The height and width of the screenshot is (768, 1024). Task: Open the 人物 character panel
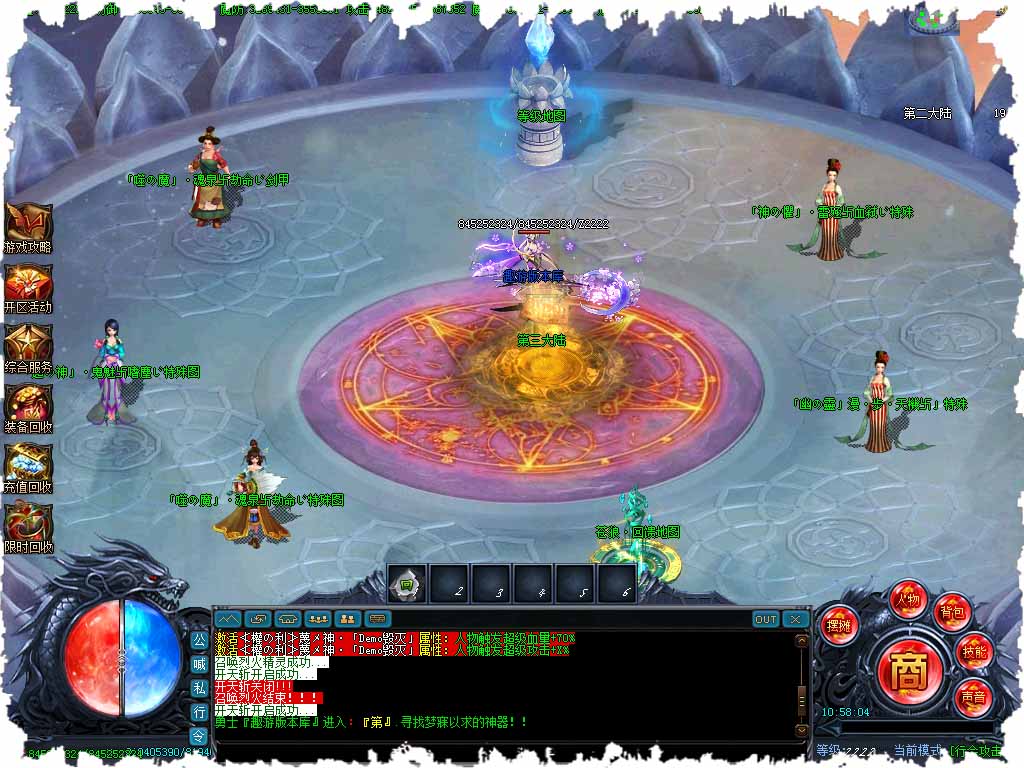click(x=908, y=600)
